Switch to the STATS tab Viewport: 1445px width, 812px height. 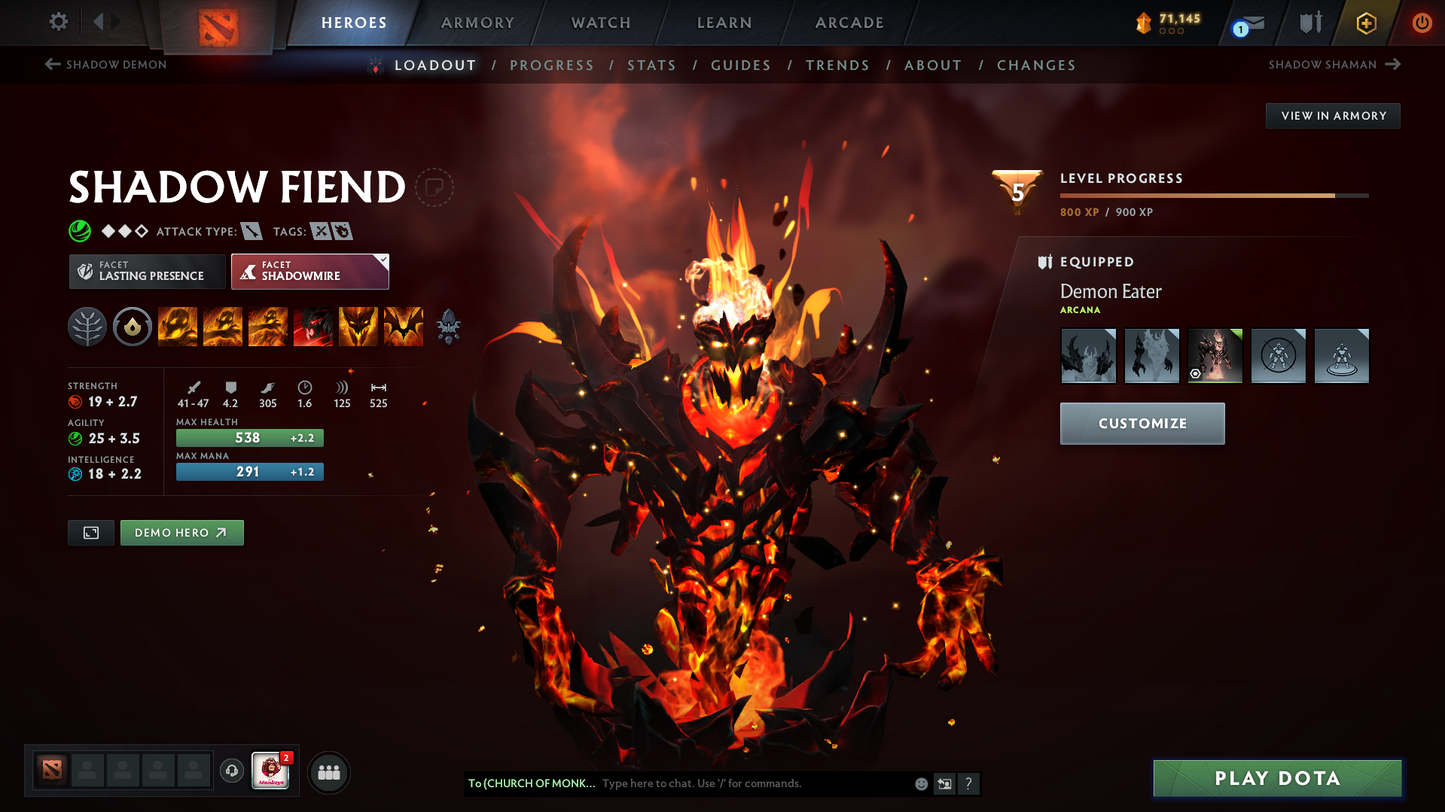[652, 64]
